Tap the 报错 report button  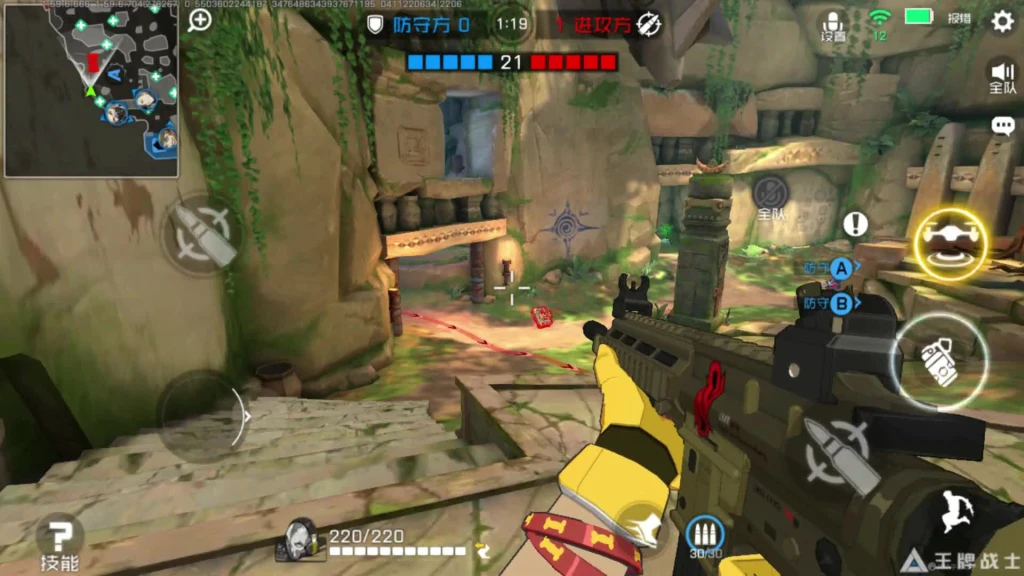point(960,18)
